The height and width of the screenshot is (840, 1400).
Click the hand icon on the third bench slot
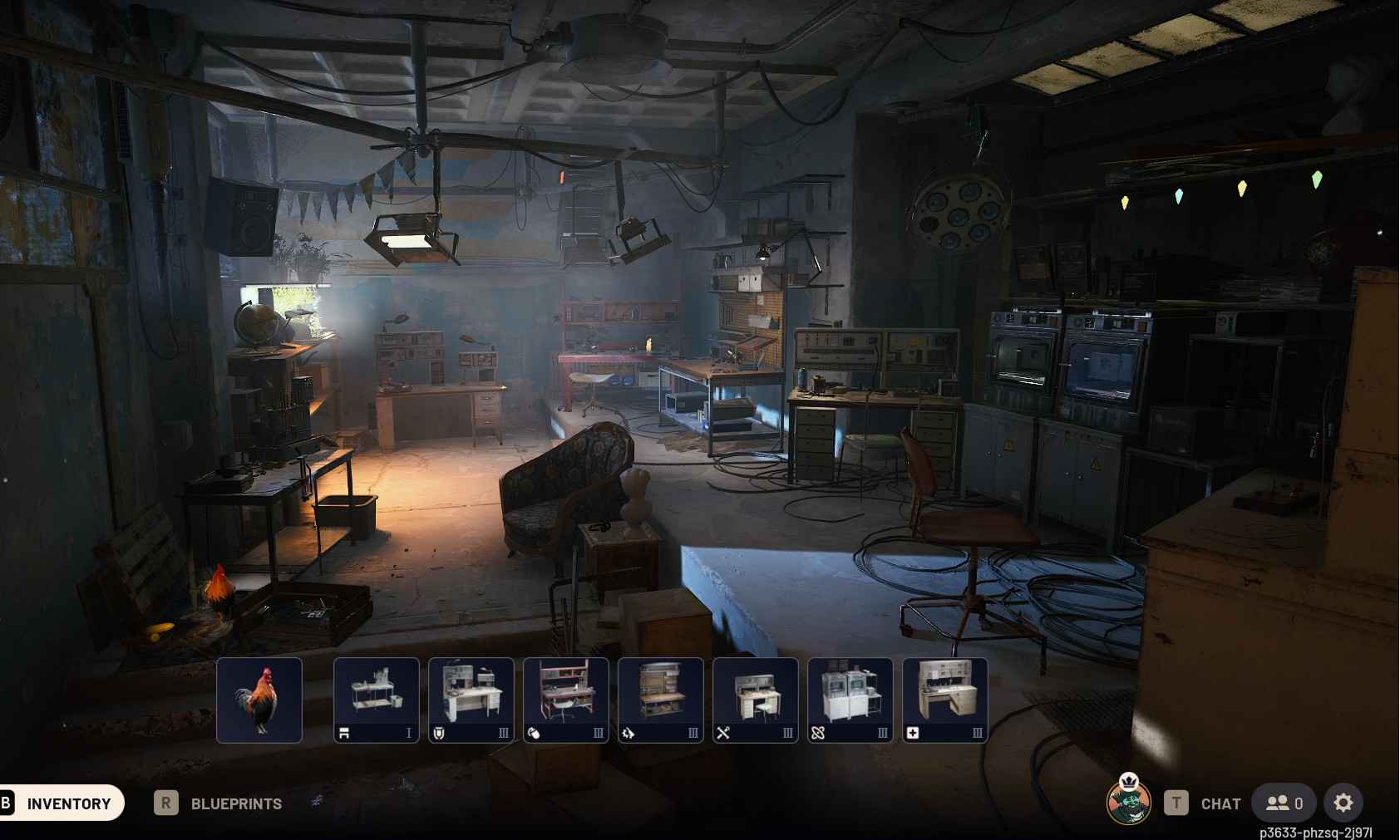point(533,733)
